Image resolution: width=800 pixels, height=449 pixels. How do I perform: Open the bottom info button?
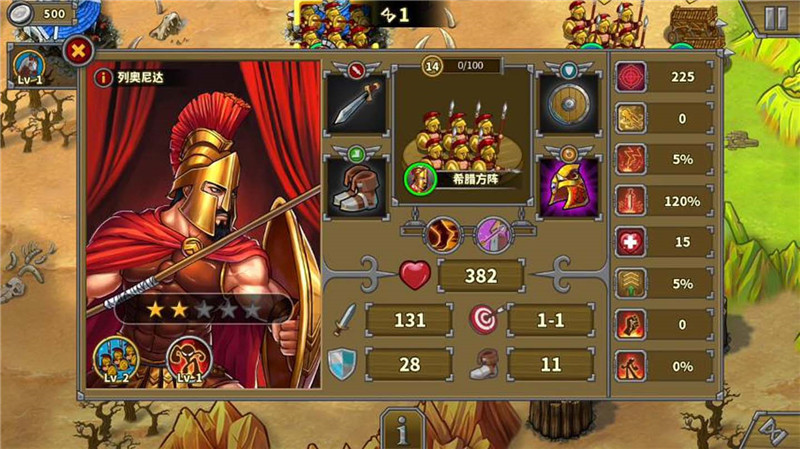click(404, 430)
